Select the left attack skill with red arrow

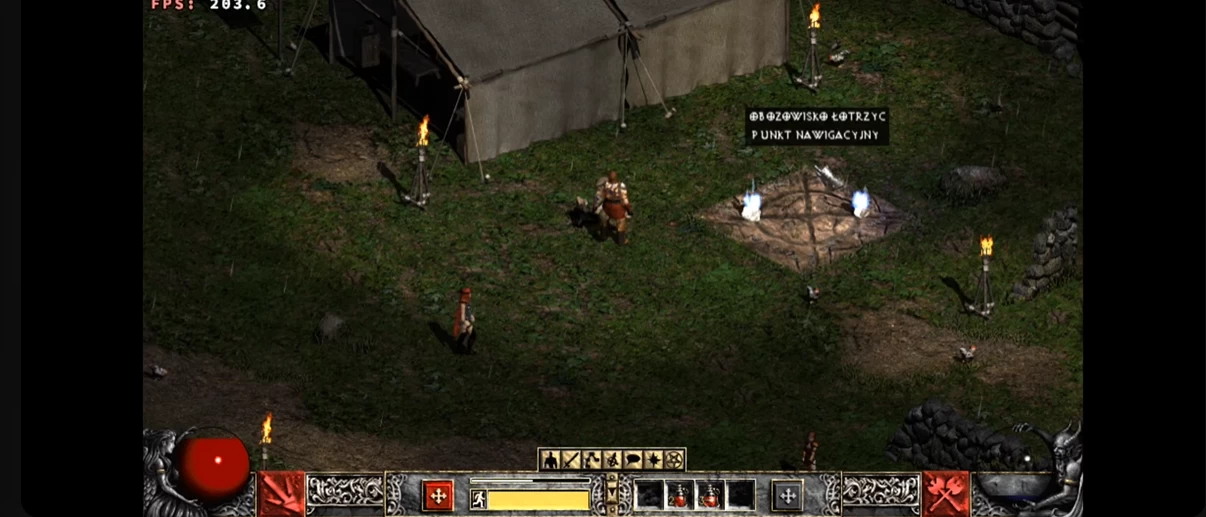pos(282,494)
